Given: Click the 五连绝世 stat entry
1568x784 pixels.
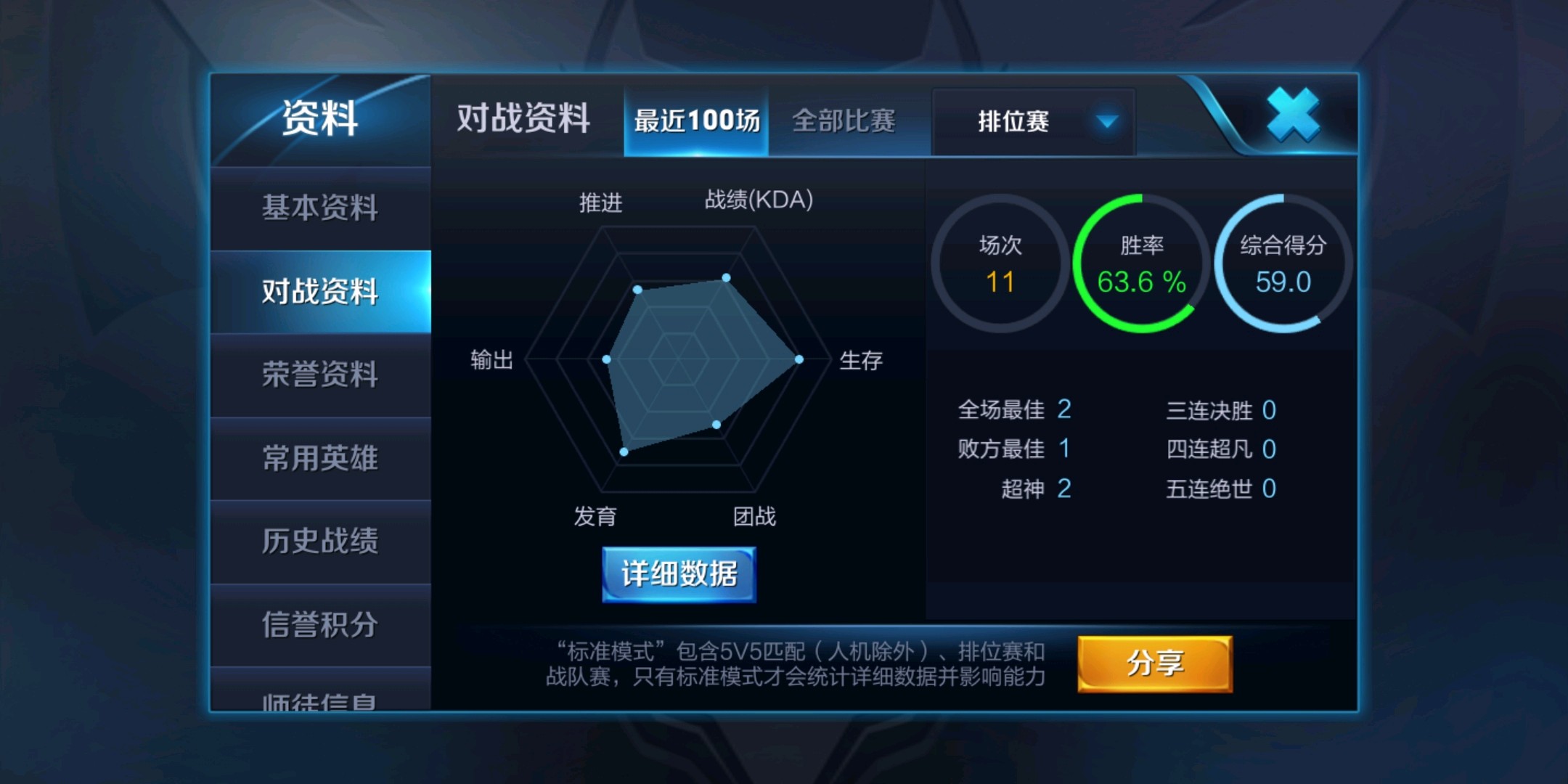Looking at the screenshot, I should click(x=1221, y=490).
